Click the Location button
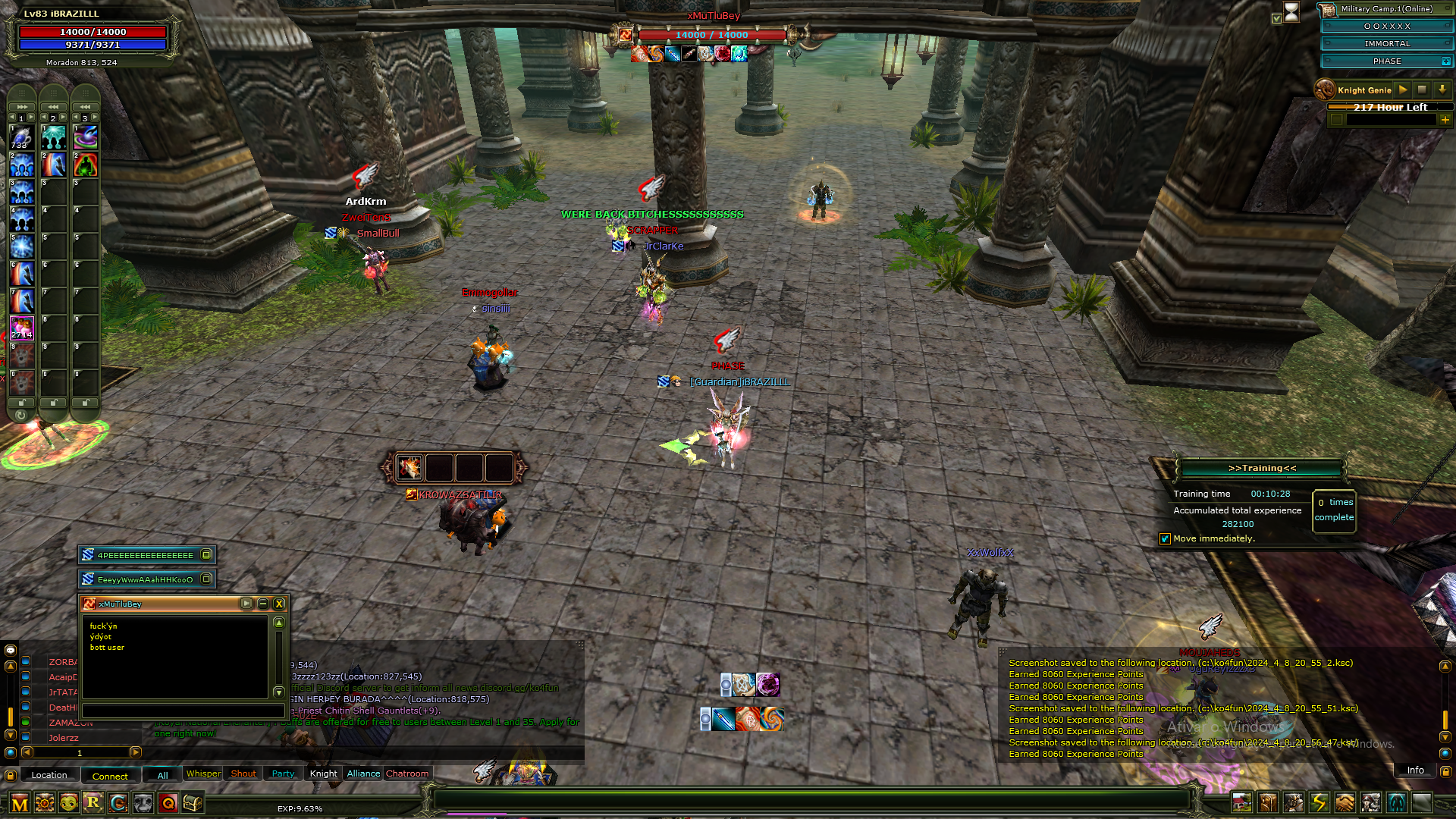 49,774
